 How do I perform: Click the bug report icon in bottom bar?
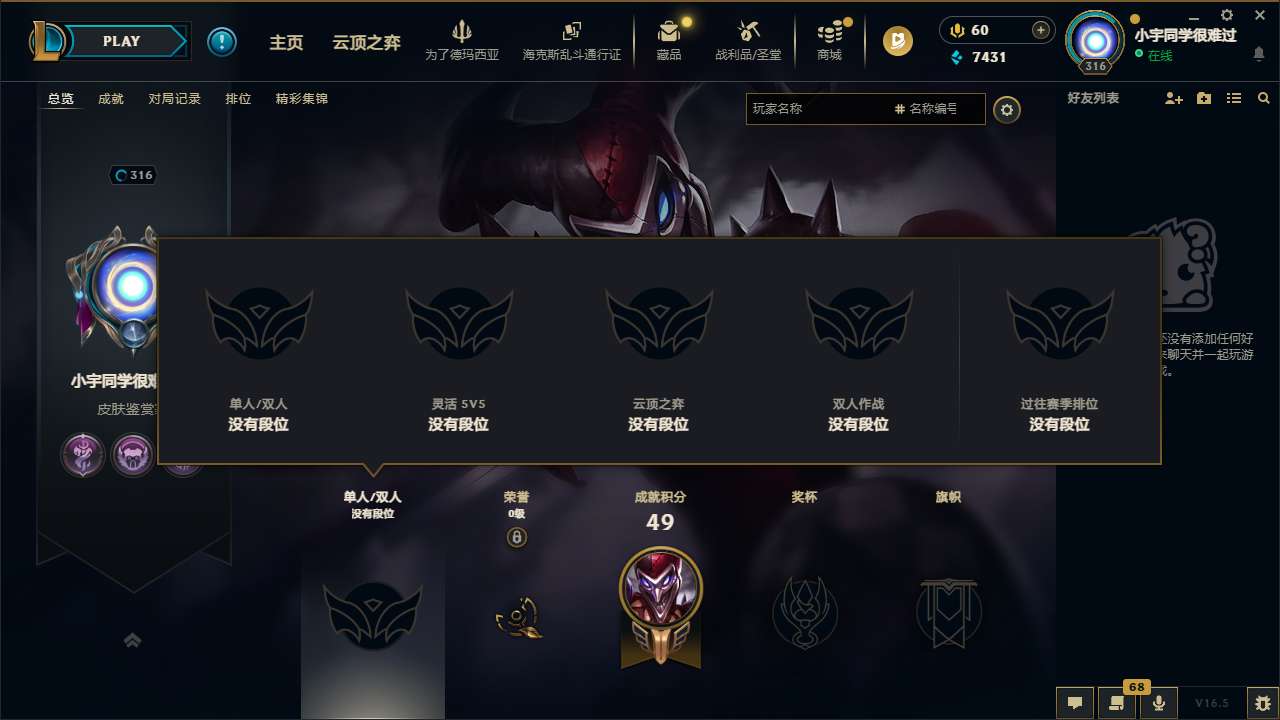point(1242,702)
